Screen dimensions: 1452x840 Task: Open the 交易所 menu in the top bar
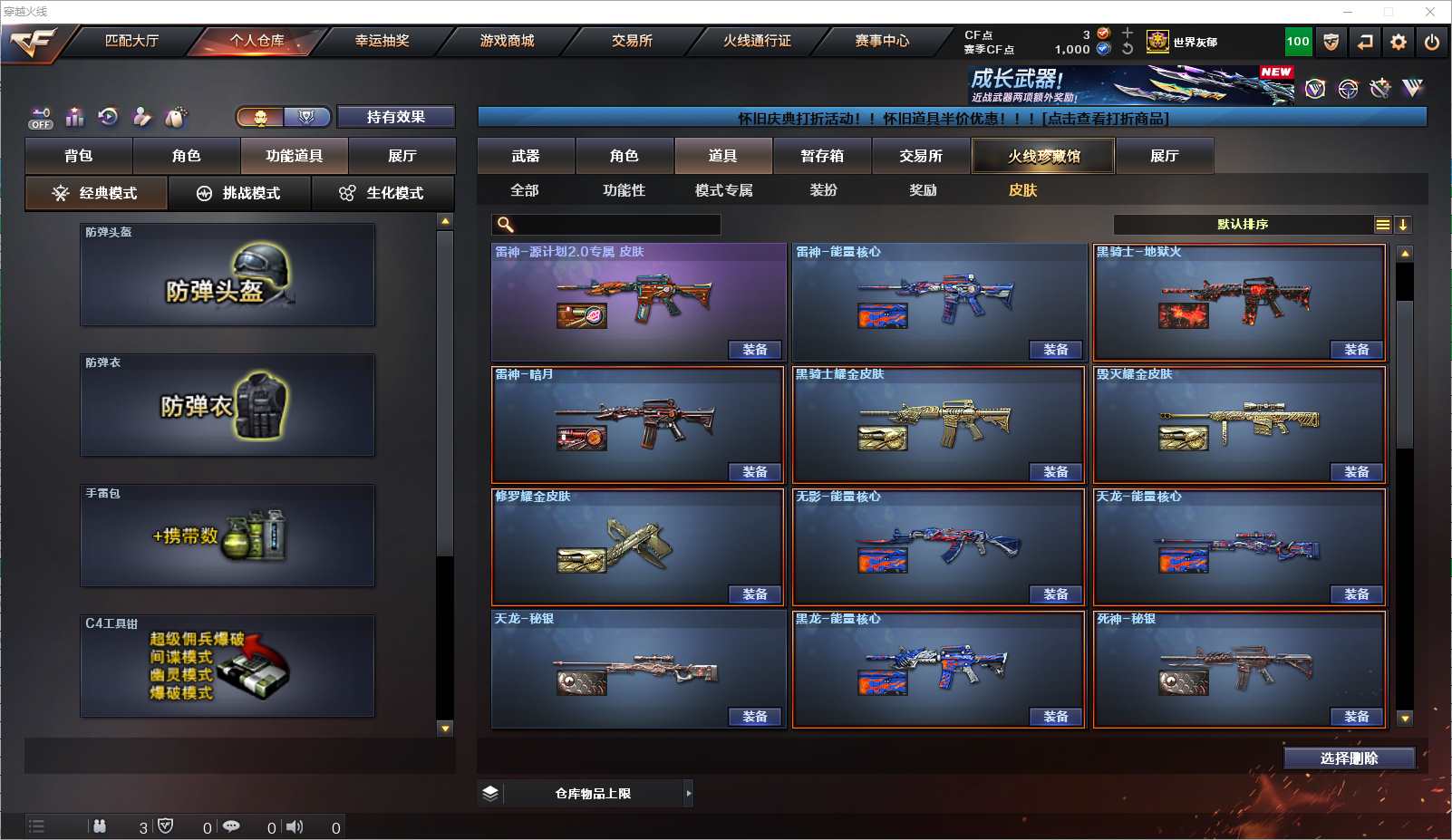click(632, 41)
